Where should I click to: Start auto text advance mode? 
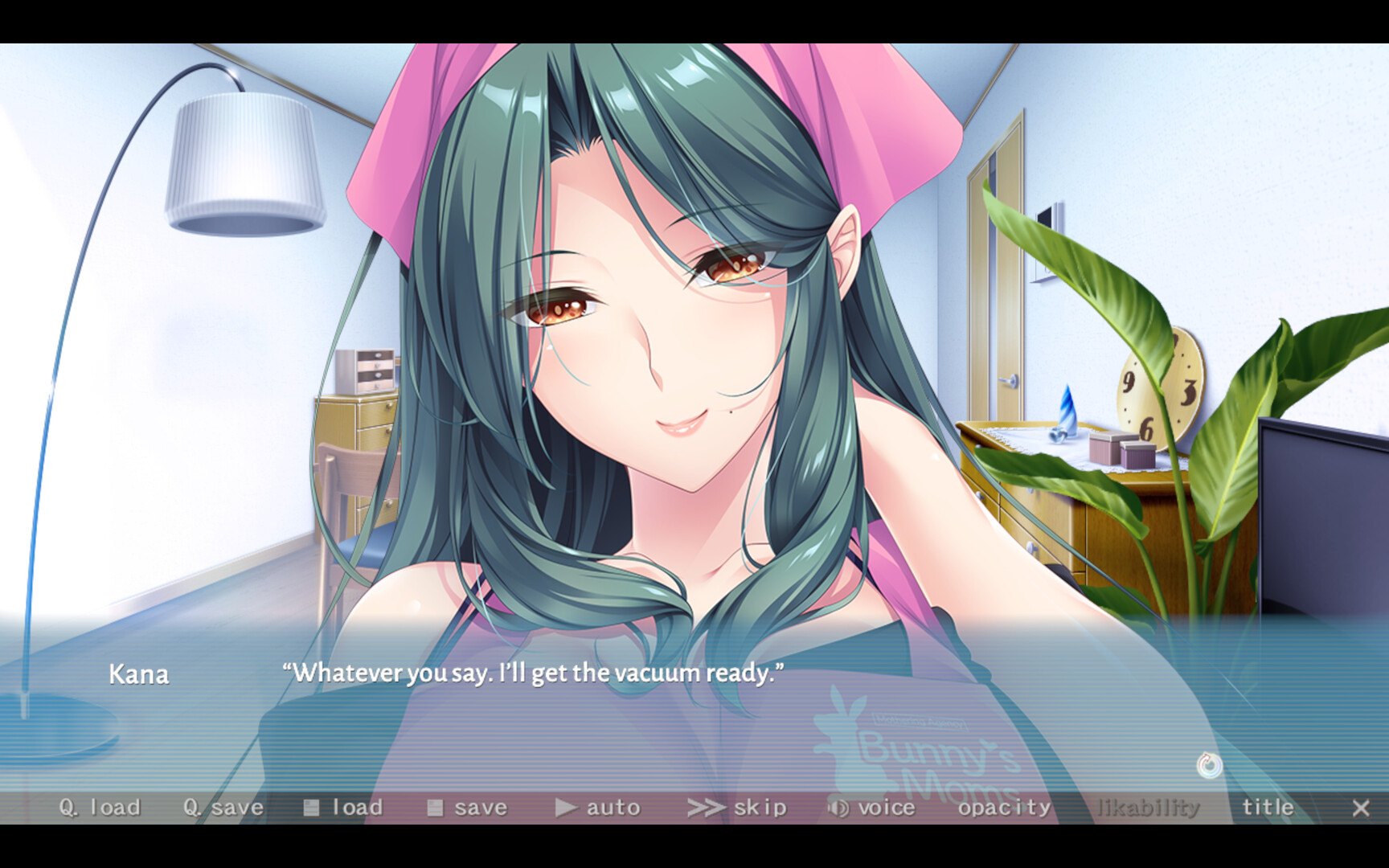click(x=598, y=808)
